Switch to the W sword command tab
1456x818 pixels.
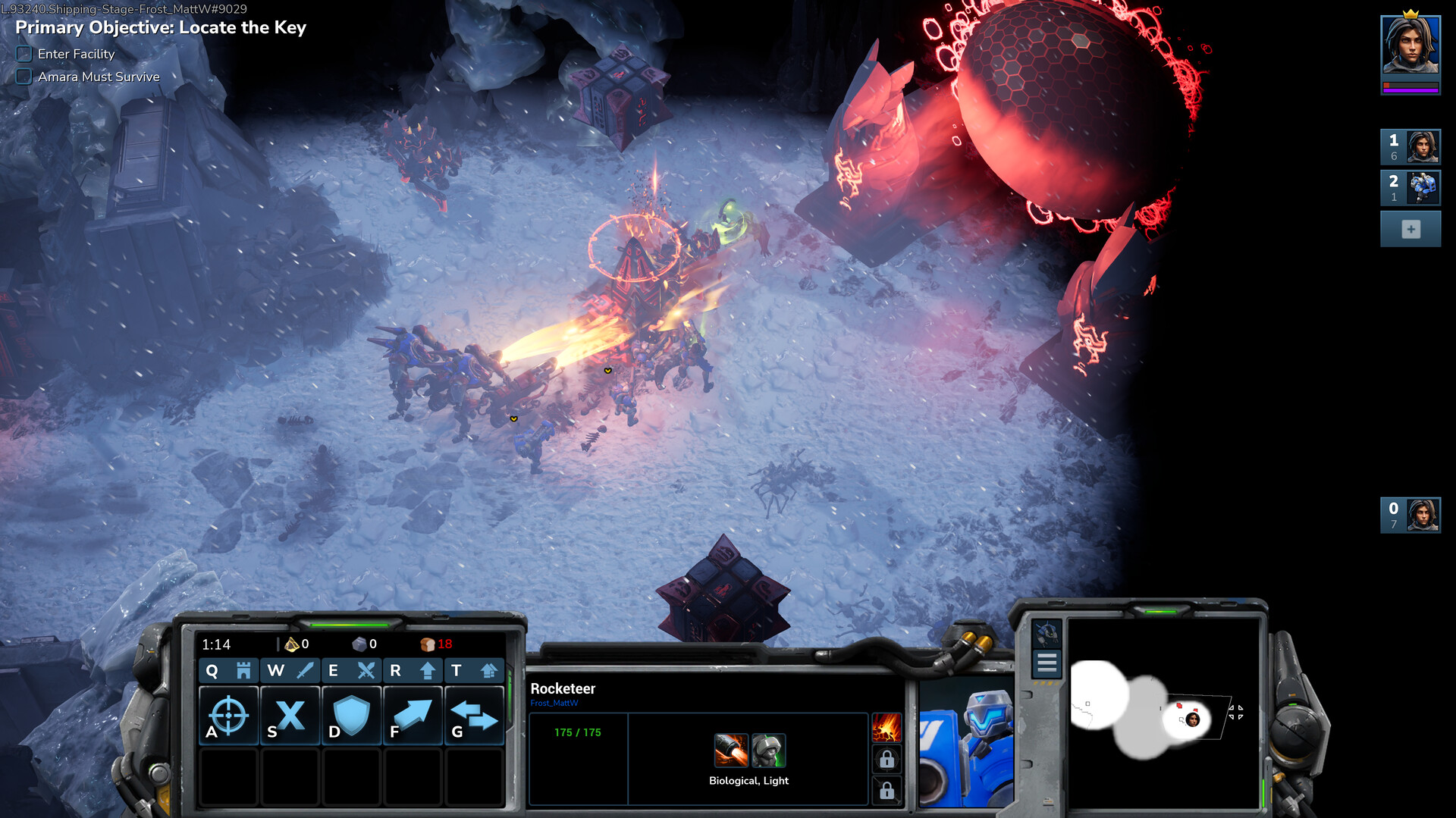290,670
